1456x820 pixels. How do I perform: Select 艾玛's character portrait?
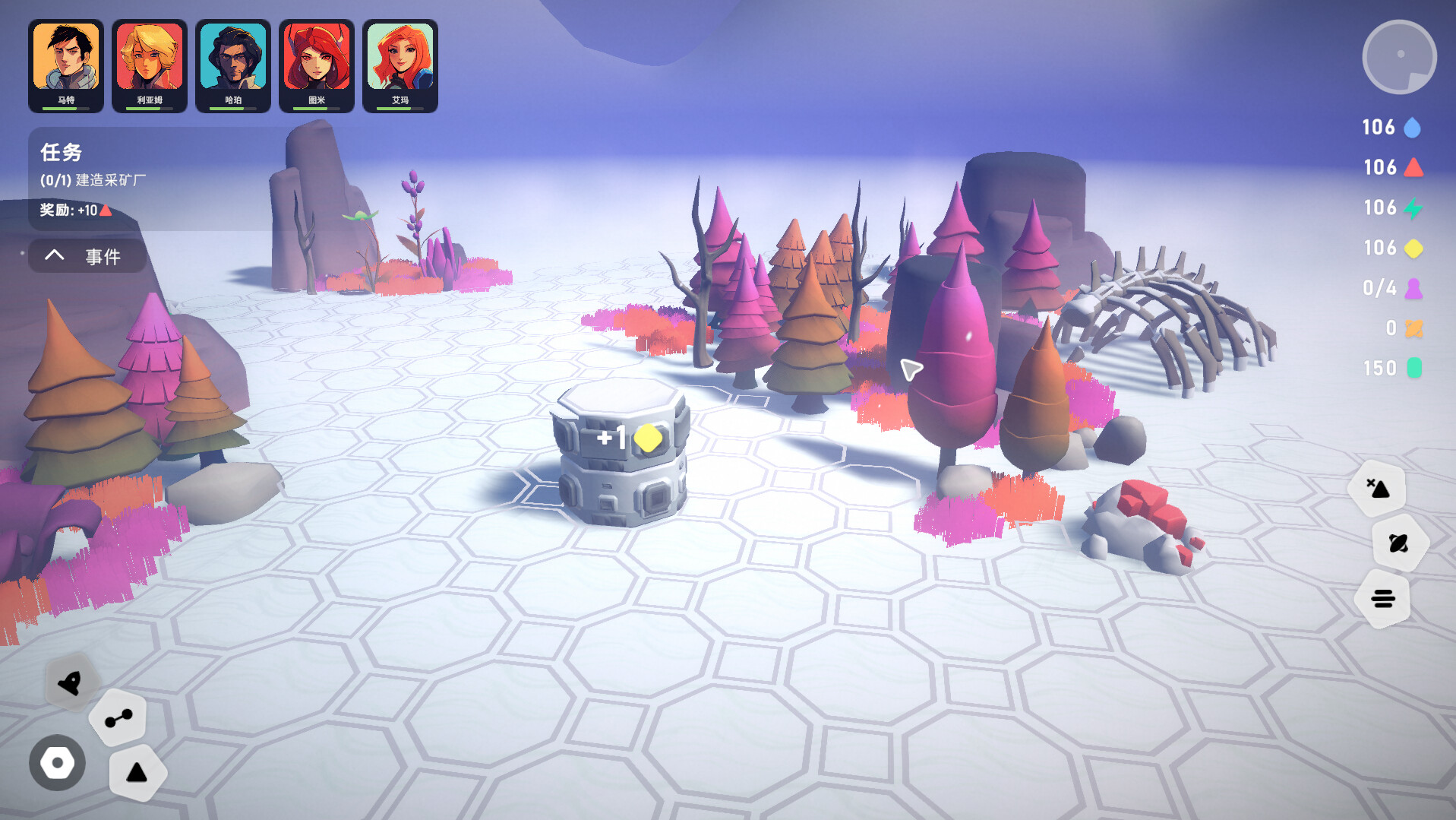pyautogui.click(x=400, y=57)
